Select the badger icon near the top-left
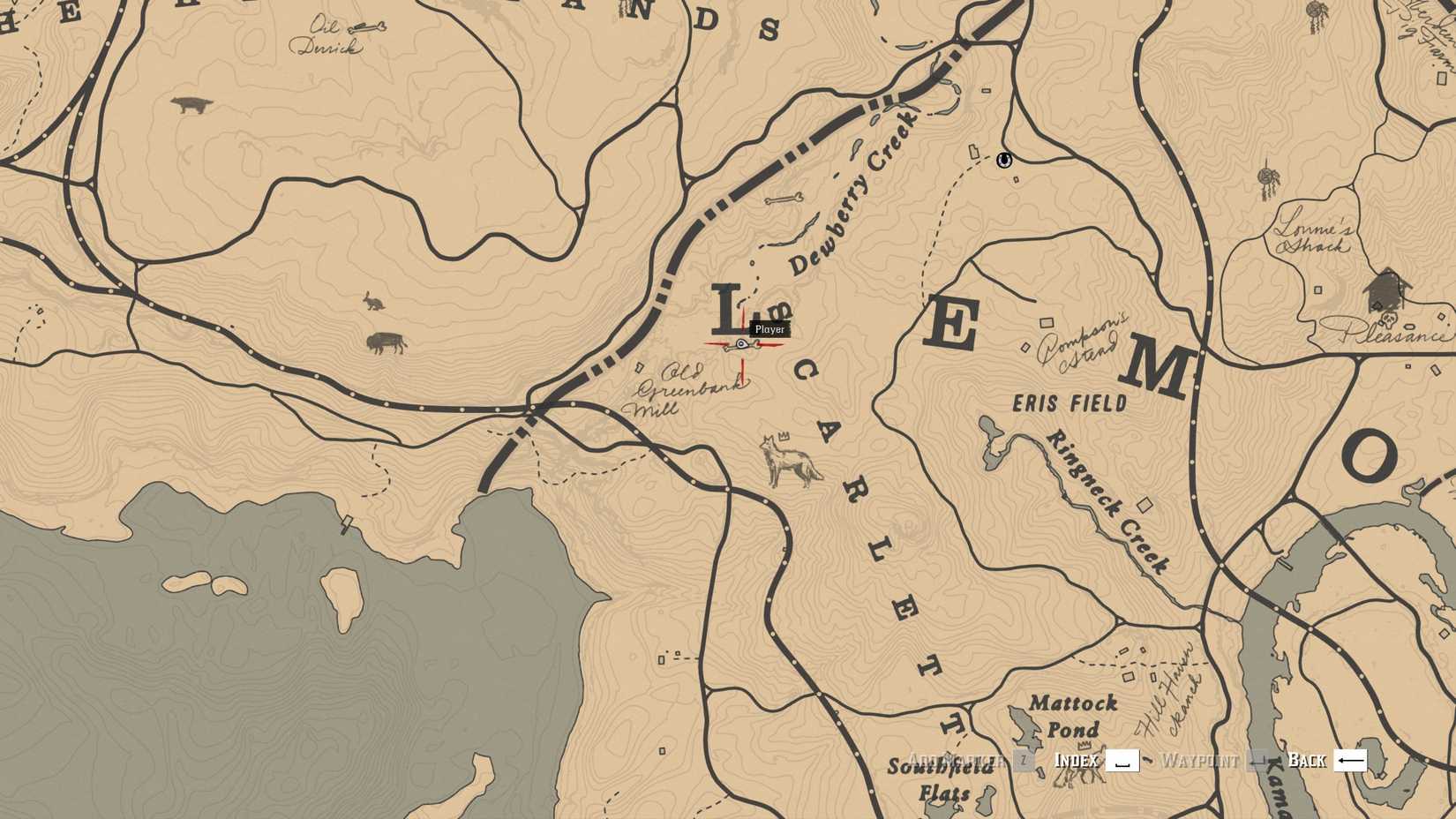Screen dimensions: 1456x819 point(190,104)
